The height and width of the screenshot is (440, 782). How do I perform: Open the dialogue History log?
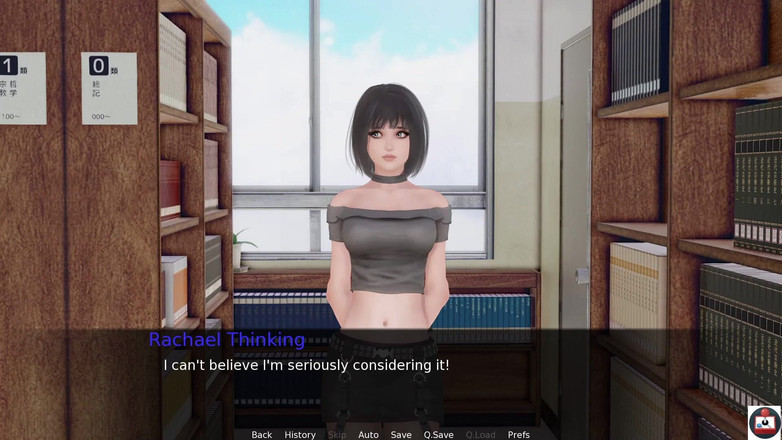[300, 435]
